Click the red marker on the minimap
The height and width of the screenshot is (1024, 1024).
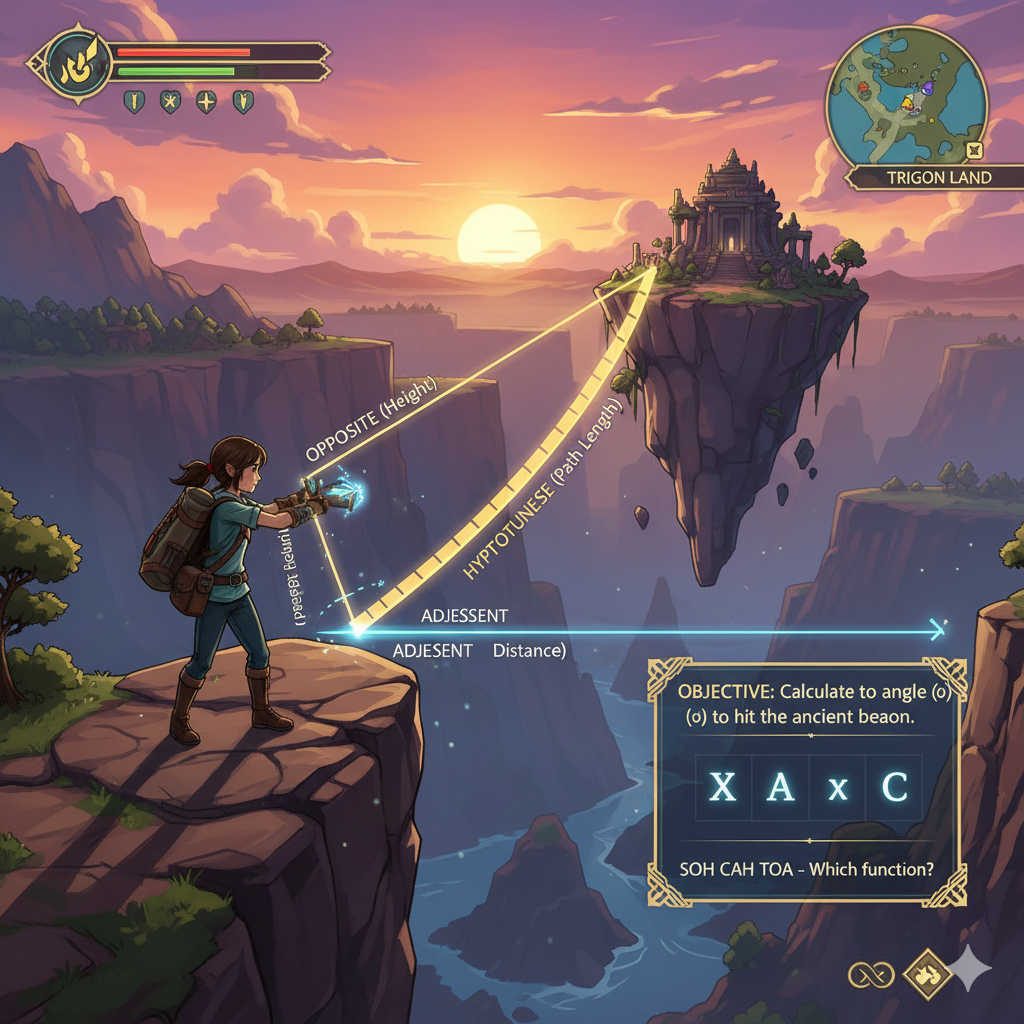(862, 88)
